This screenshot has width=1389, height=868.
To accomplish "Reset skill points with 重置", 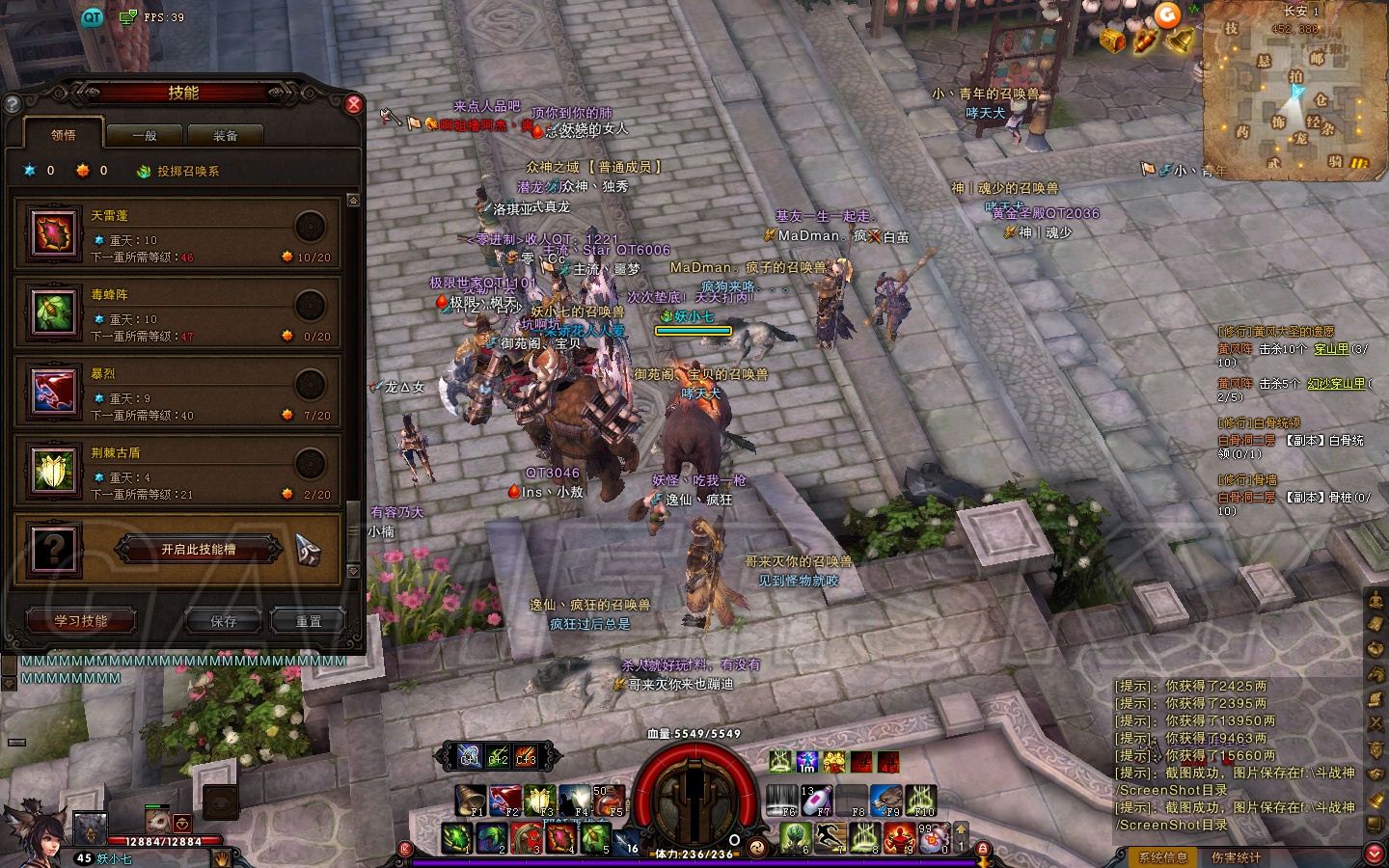I will [x=308, y=621].
